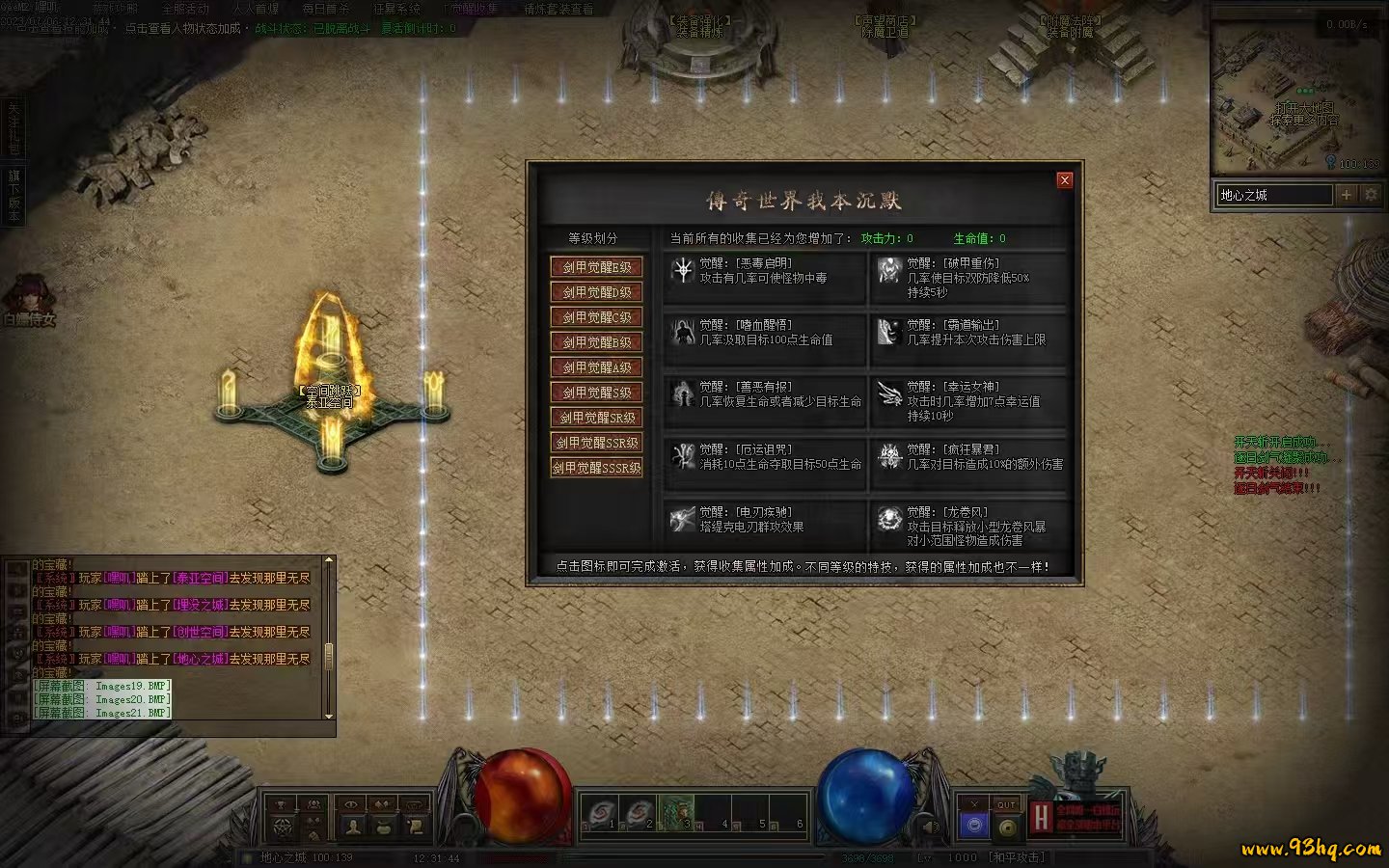The height and width of the screenshot is (868, 1389).
Task: Switch to 剑甲觉醒D级 tier
Action: pyautogui.click(x=596, y=292)
